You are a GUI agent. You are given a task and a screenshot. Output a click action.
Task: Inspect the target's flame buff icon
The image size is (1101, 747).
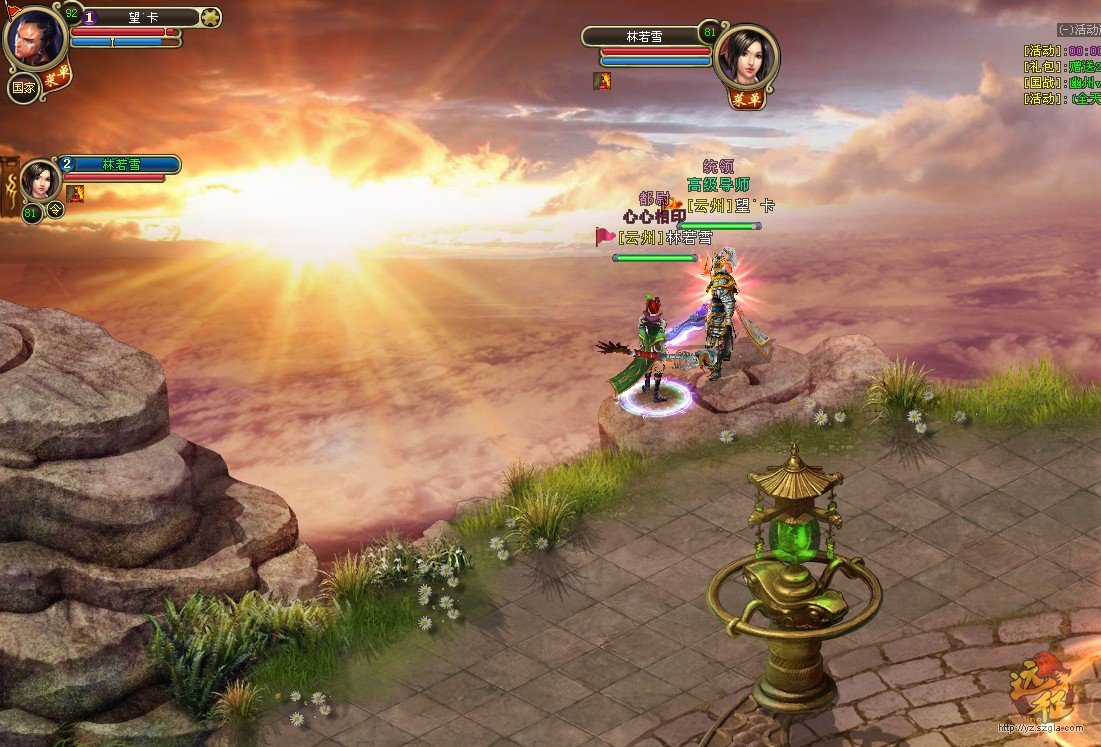tap(602, 81)
